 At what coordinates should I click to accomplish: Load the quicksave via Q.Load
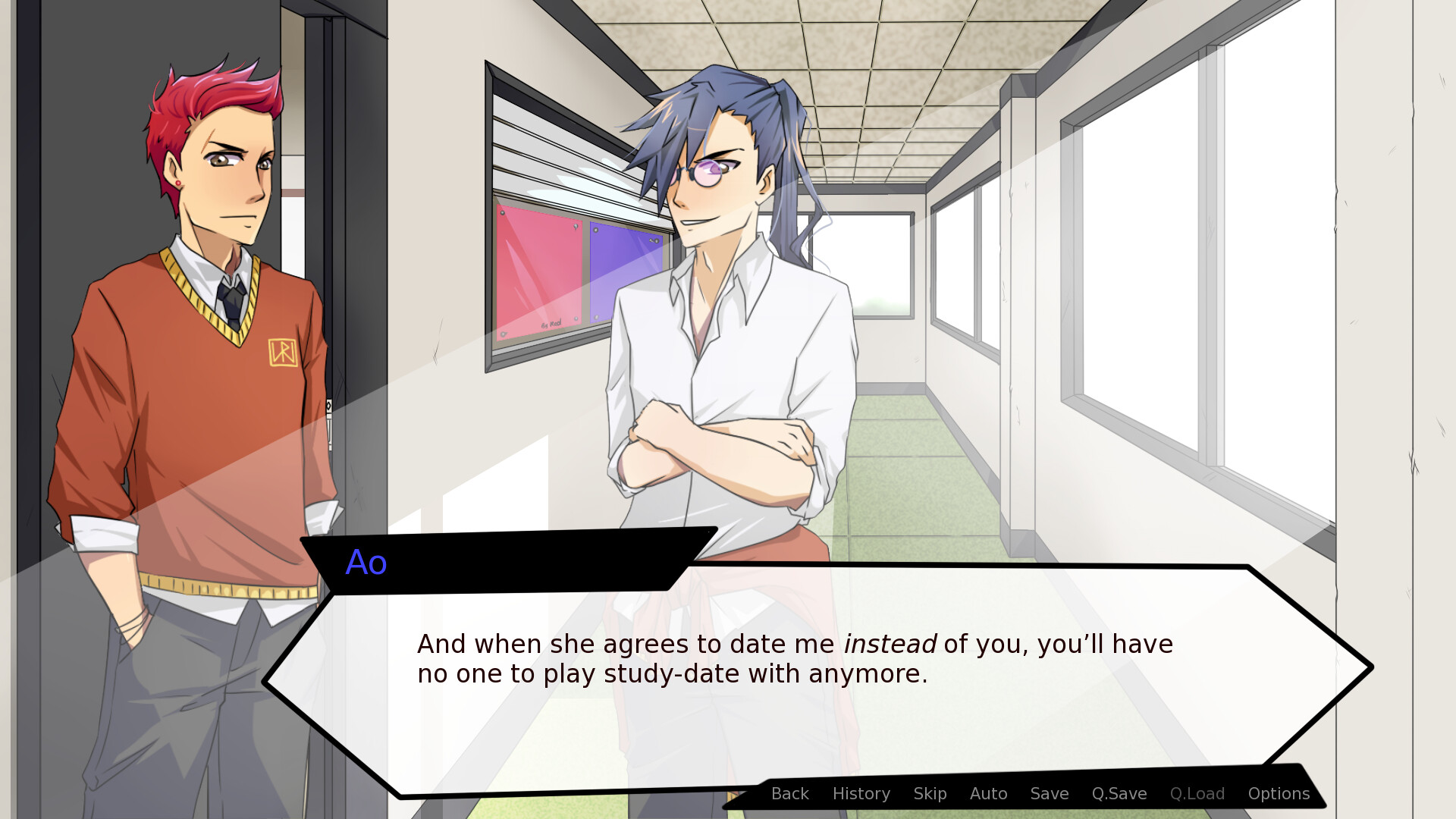click(x=1197, y=793)
